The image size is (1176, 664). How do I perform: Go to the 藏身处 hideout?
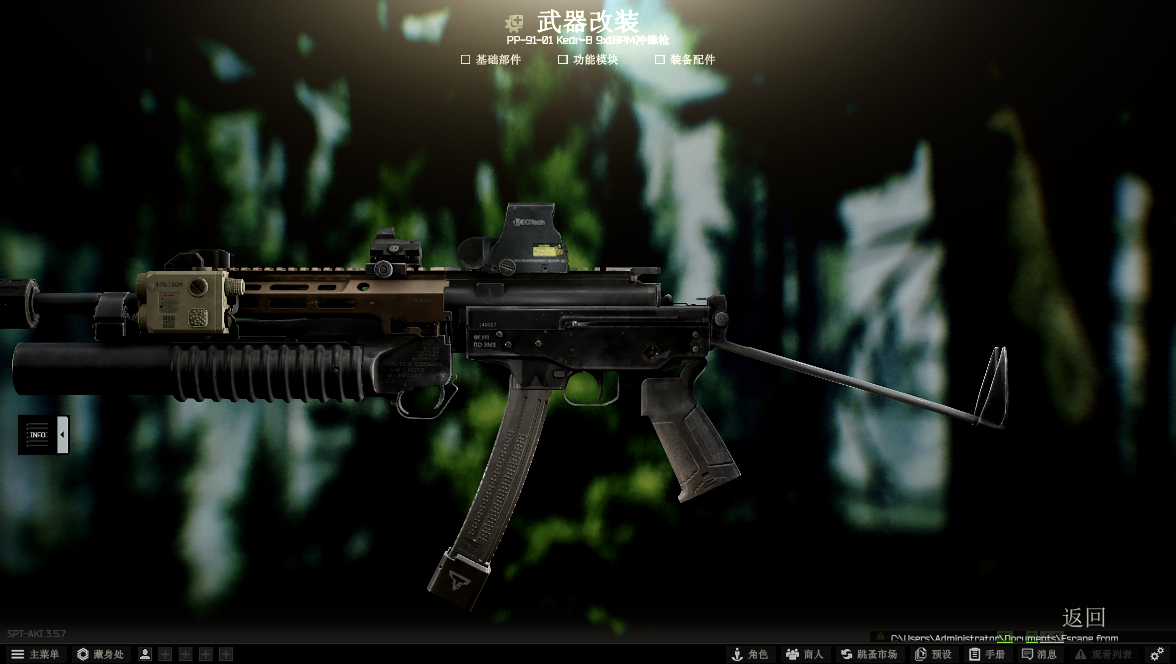(x=101, y=654)
